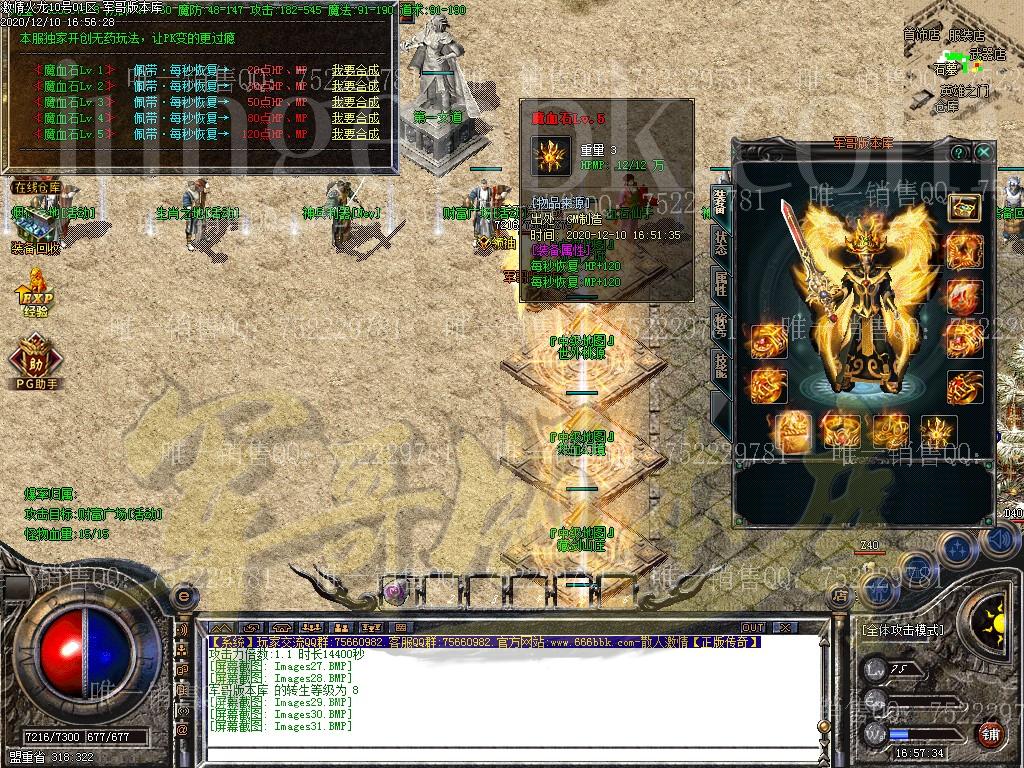
Task: Click 我要合成 for 魔血石 Lv.1
Action: click(x=355, y=70)
